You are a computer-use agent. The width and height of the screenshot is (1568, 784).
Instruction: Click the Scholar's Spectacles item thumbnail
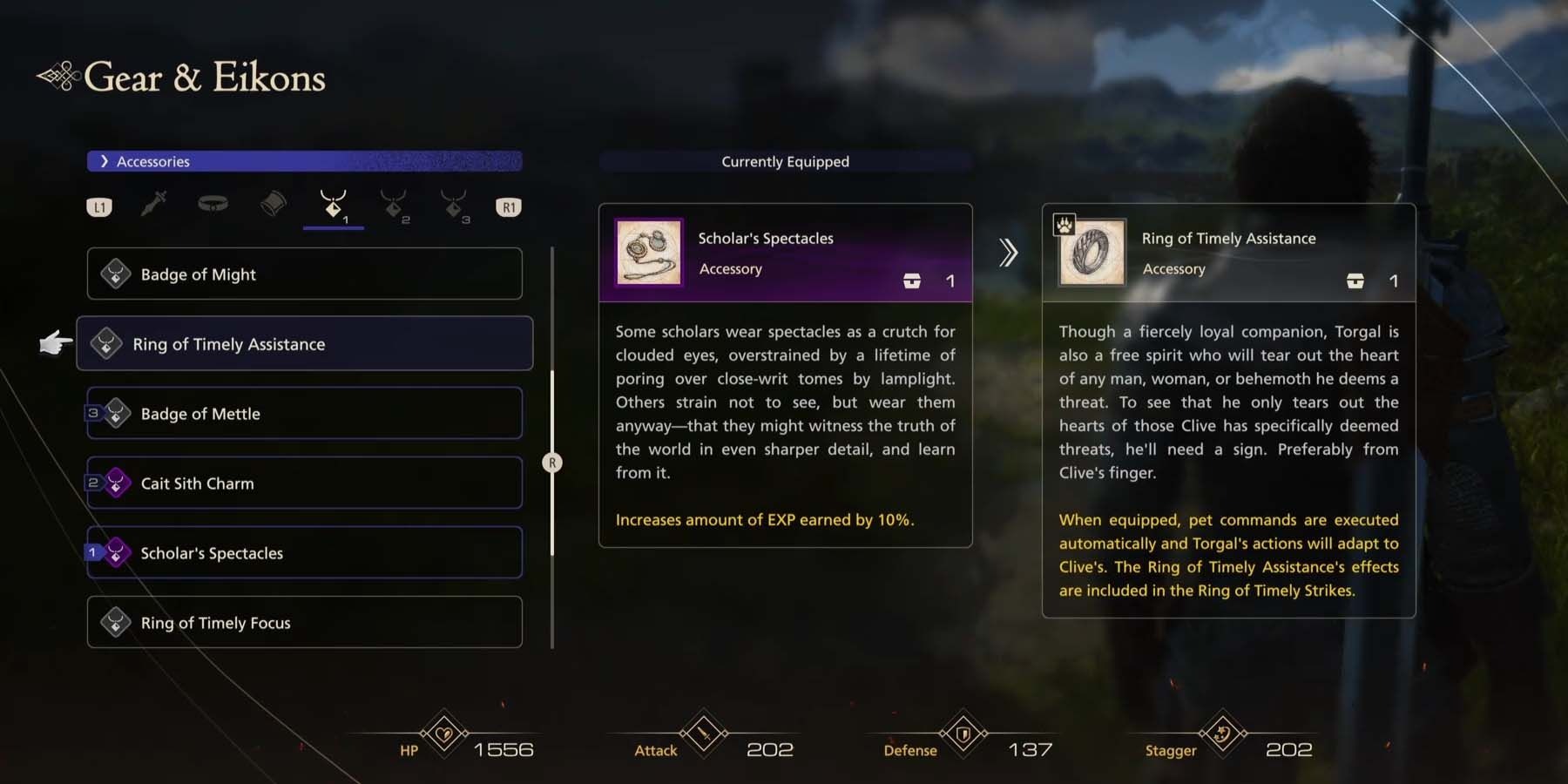649,253
